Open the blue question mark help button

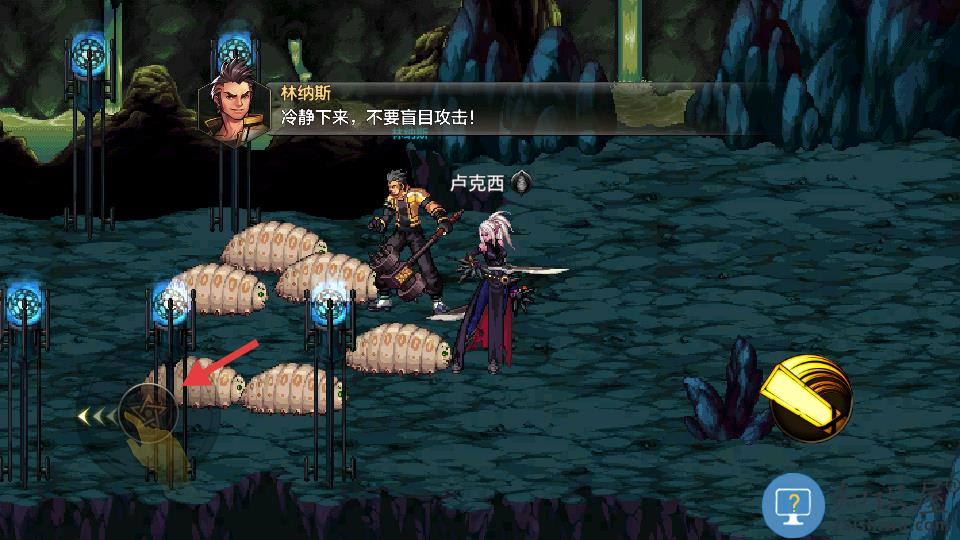pyautogui.click(x=792, y=505)
